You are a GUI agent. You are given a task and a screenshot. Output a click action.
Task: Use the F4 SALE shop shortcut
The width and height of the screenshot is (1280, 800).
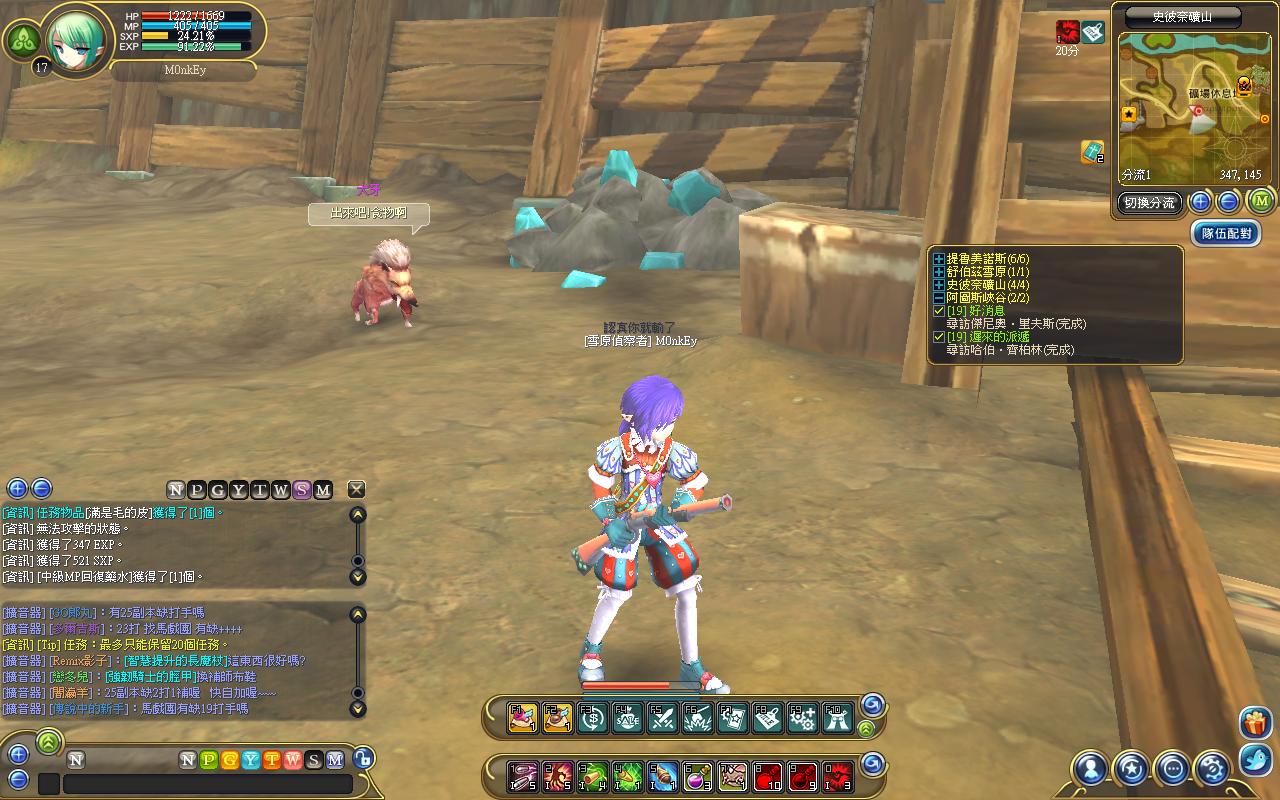[x=628, y=718]
